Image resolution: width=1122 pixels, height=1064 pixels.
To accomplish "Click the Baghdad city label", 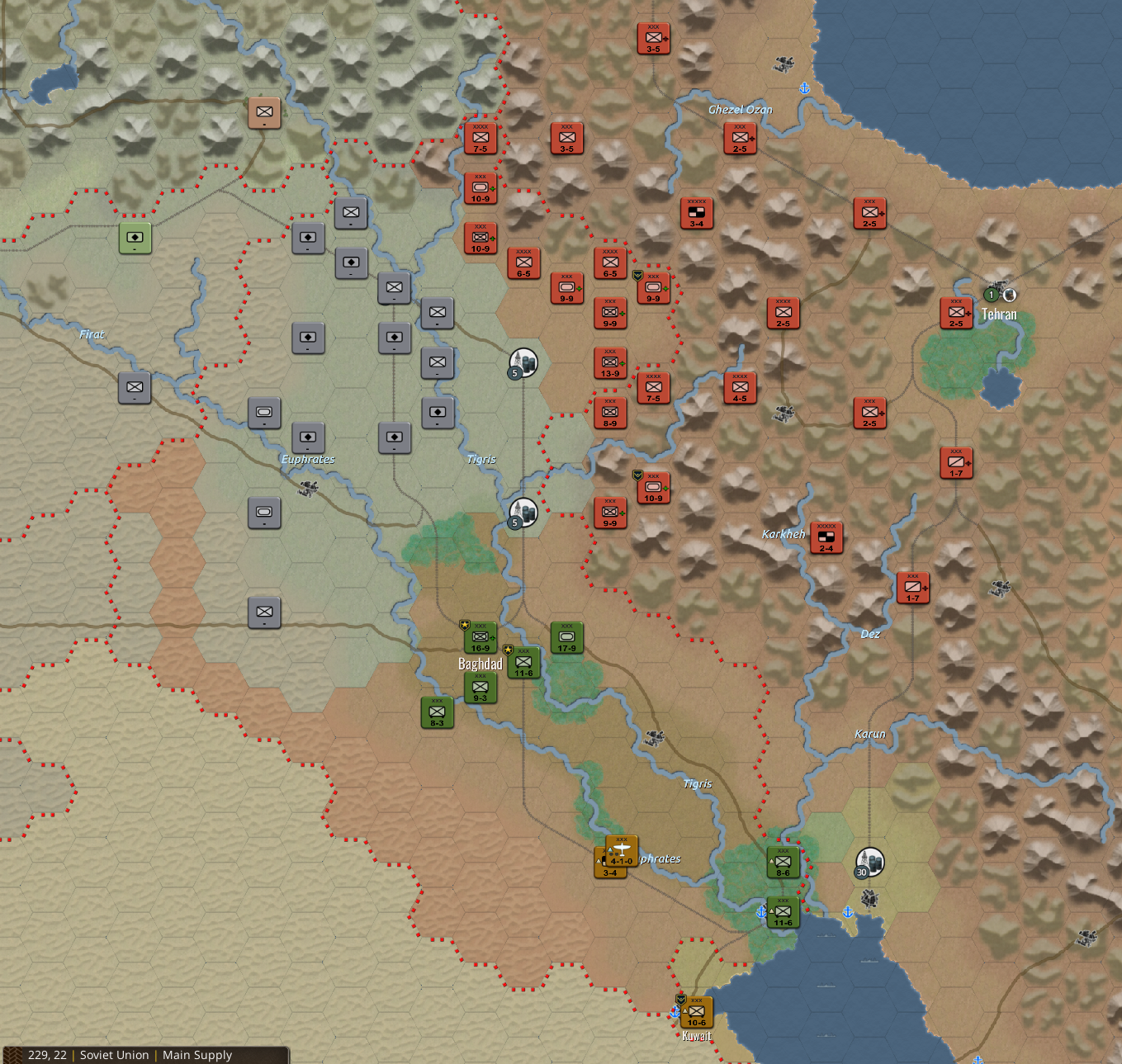I will click(481, 663).
